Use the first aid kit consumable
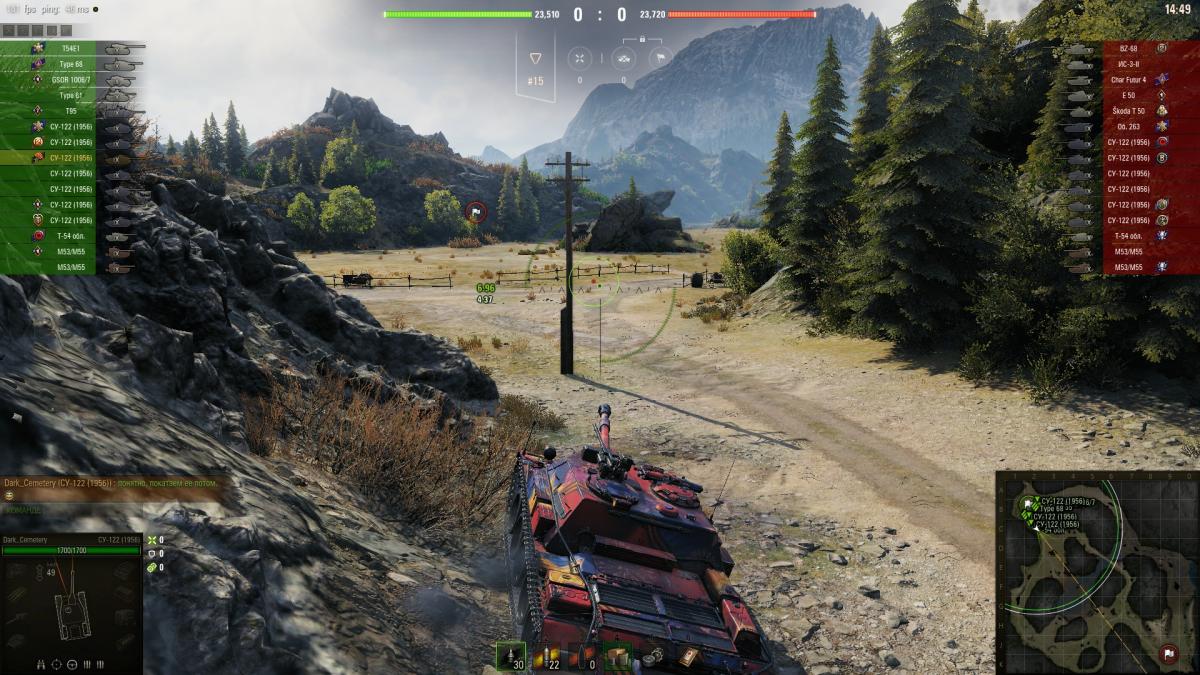 click(689, 656)
